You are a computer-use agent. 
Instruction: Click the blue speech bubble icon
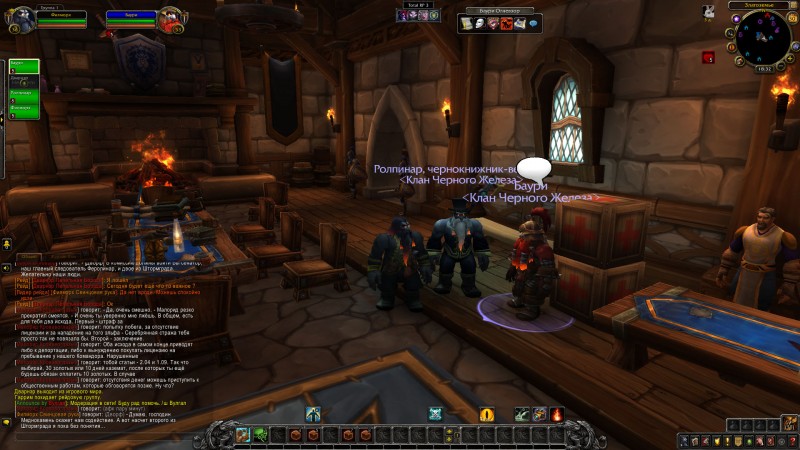point(533,23)
